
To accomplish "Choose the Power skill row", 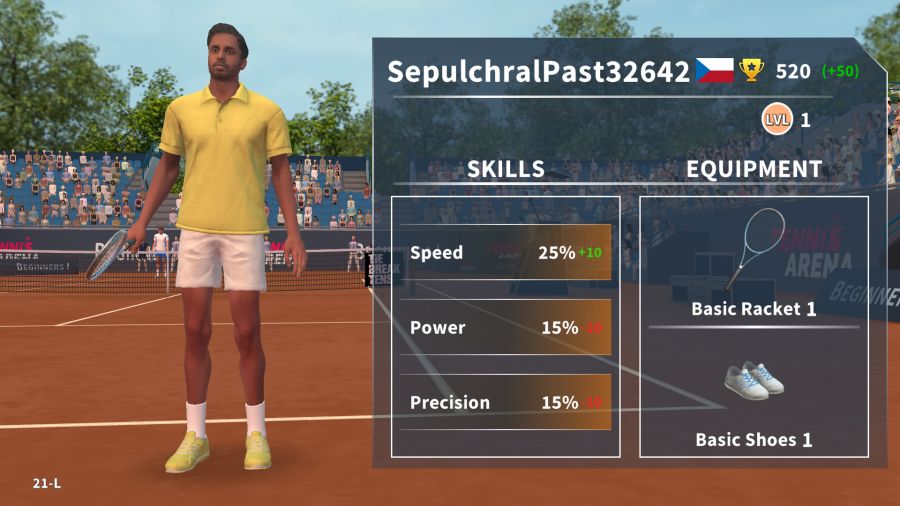I will tap(505, 327).
